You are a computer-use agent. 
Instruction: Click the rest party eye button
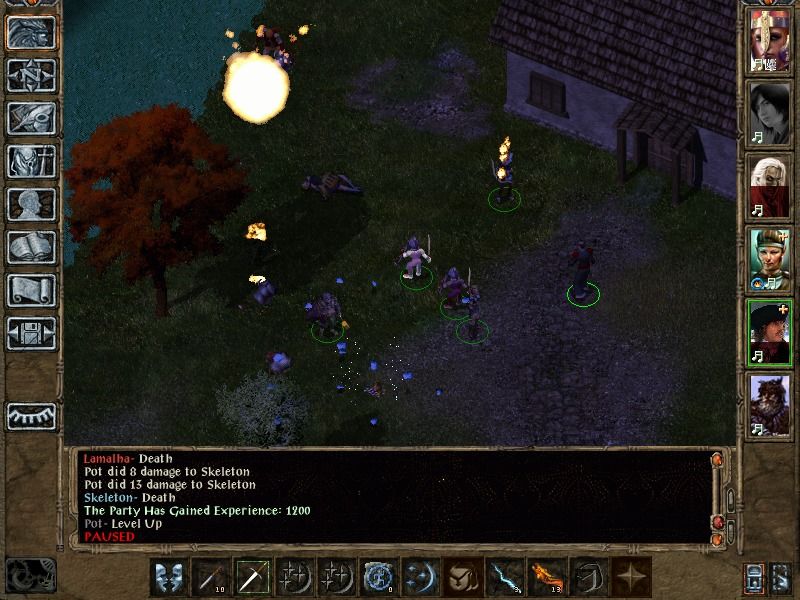click(x=30, y=416)
